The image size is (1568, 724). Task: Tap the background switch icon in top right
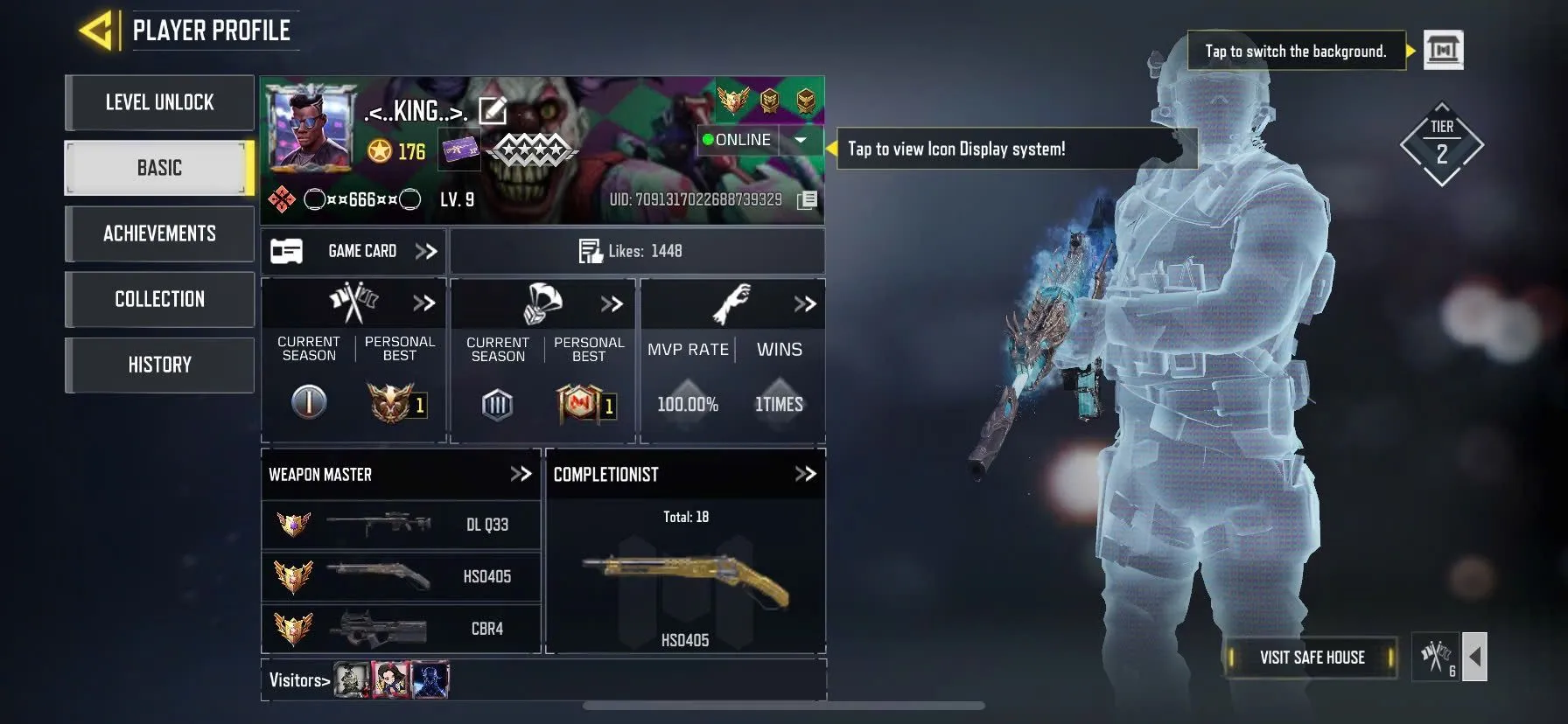pyautogui.click(x=1442, y=51)
